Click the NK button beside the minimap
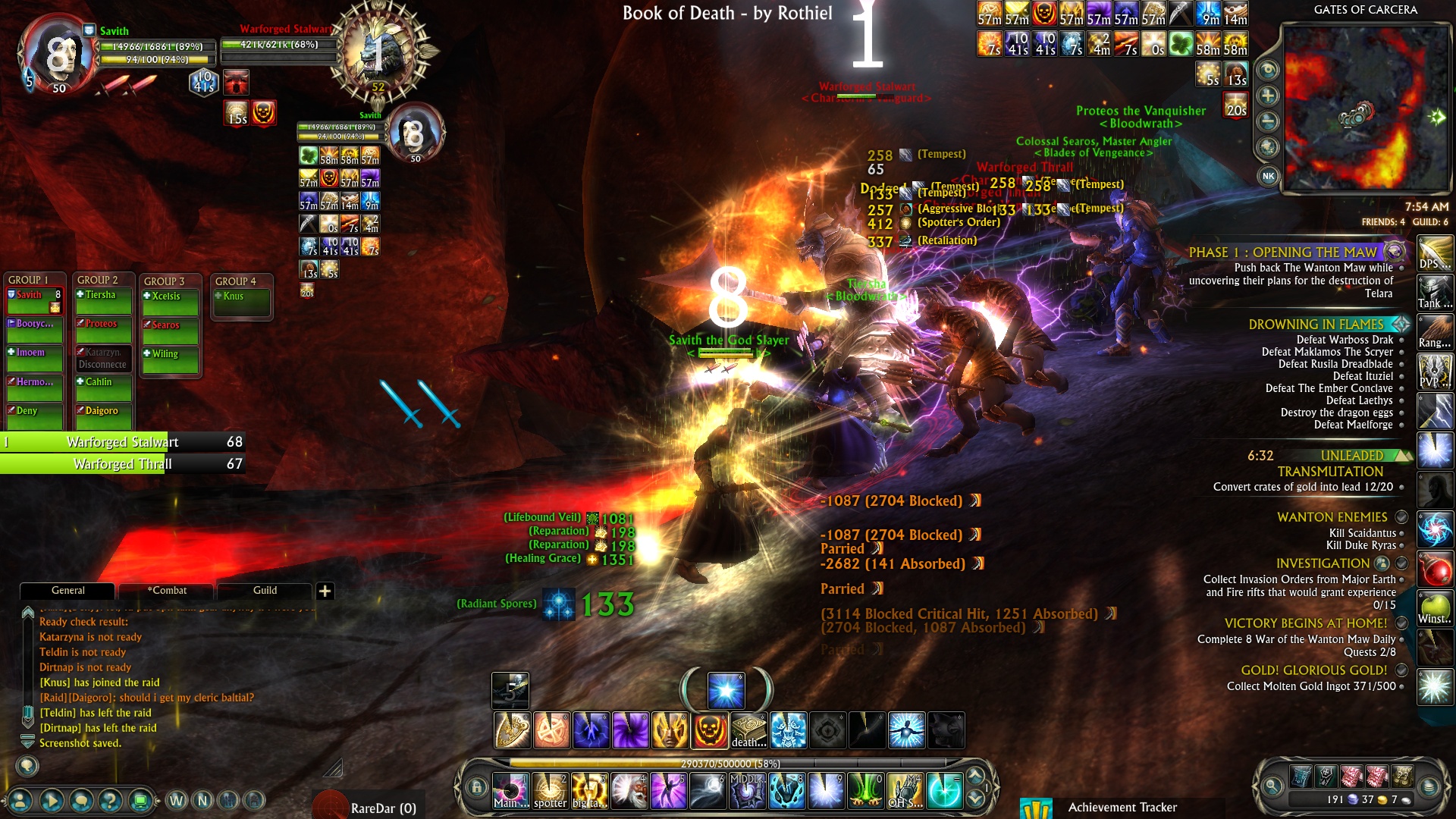1456x819 pixels. [1268, 176]
